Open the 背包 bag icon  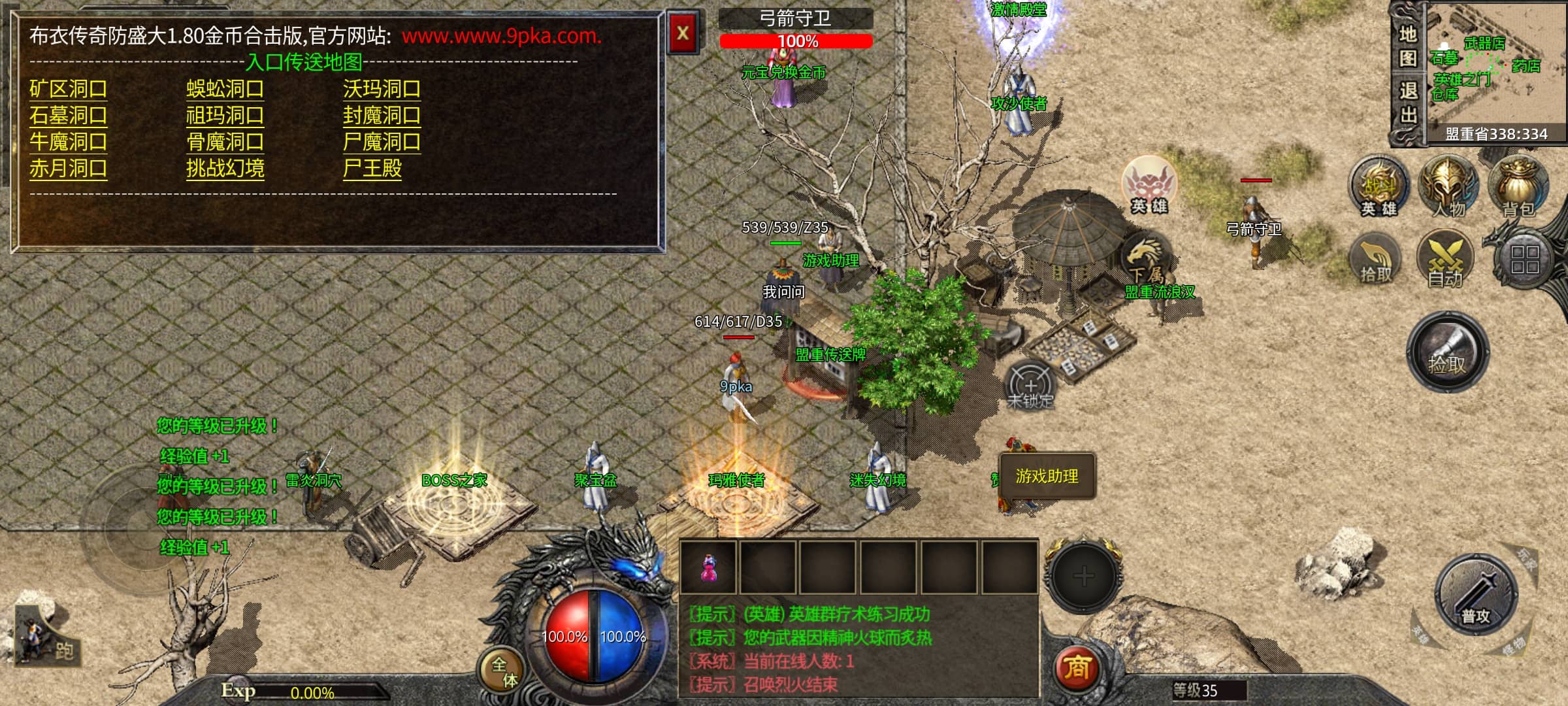click(x=1518, y=186)
